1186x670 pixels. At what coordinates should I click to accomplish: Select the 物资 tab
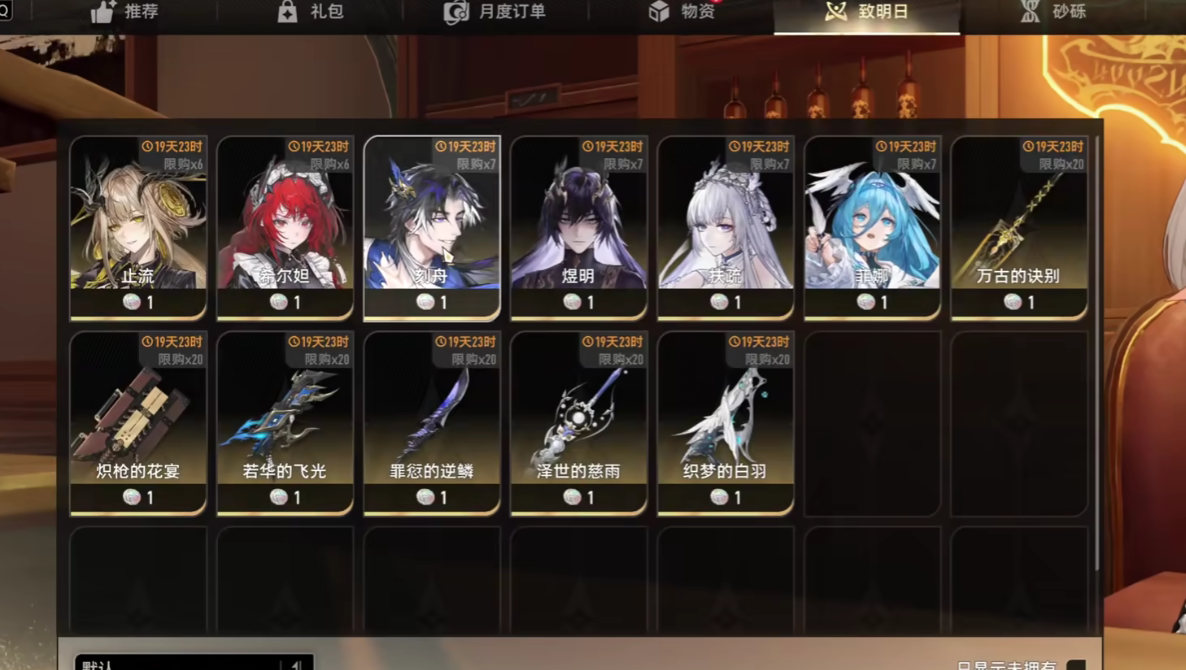[682, 13]
